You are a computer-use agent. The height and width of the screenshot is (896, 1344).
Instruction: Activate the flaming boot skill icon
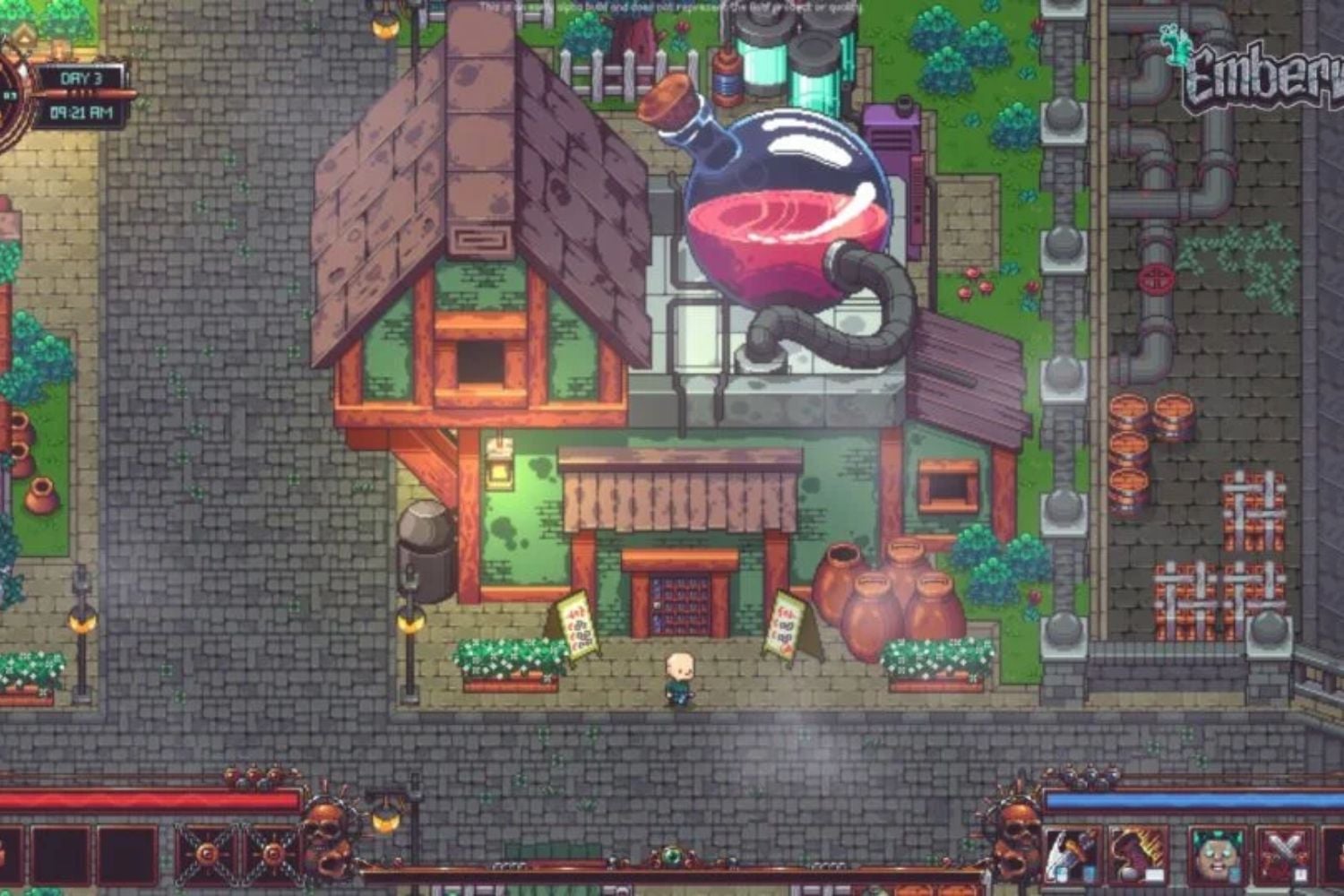point(1136,852)
